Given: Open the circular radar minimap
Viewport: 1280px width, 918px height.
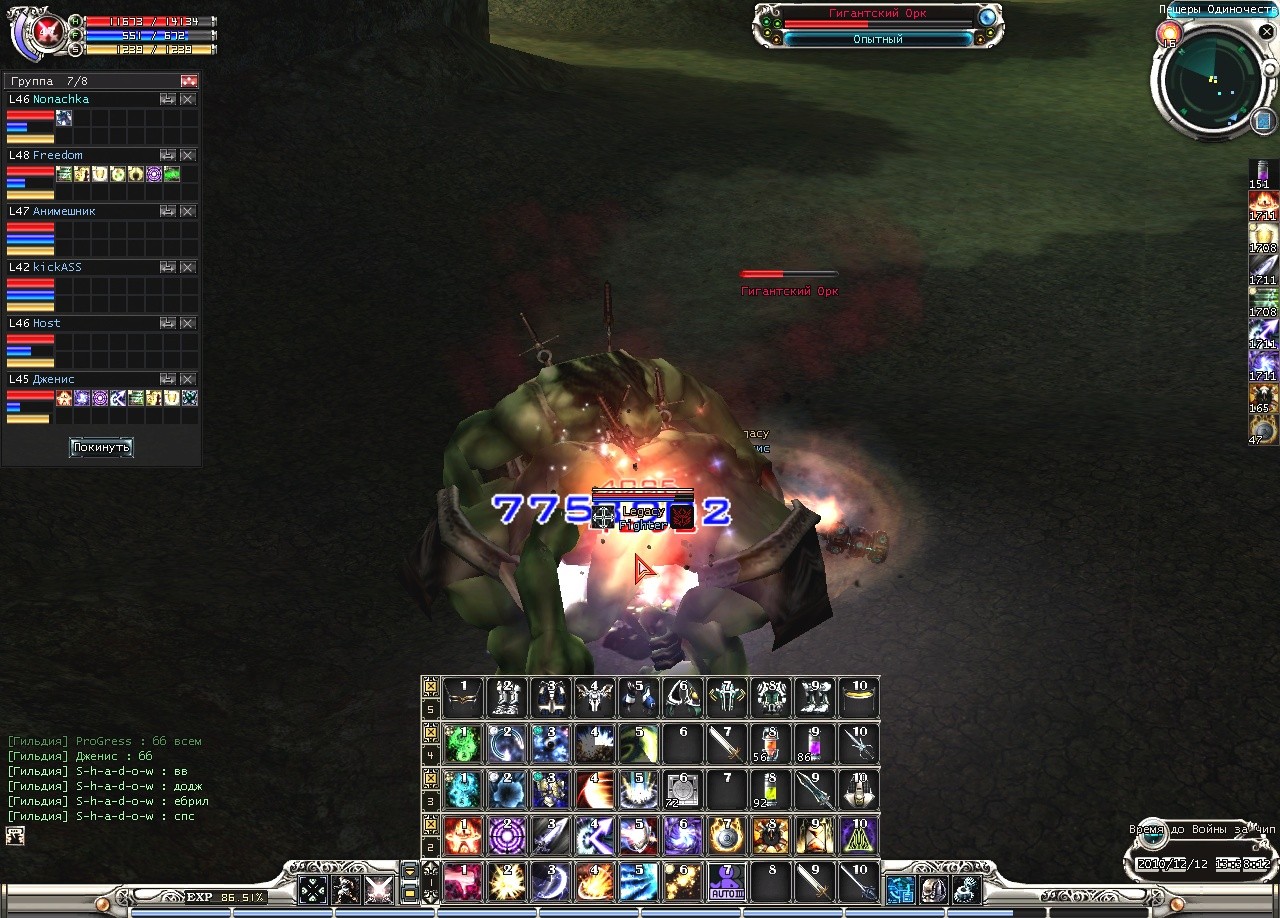Looking at the screenshot, I should (x=1210, y=80).
